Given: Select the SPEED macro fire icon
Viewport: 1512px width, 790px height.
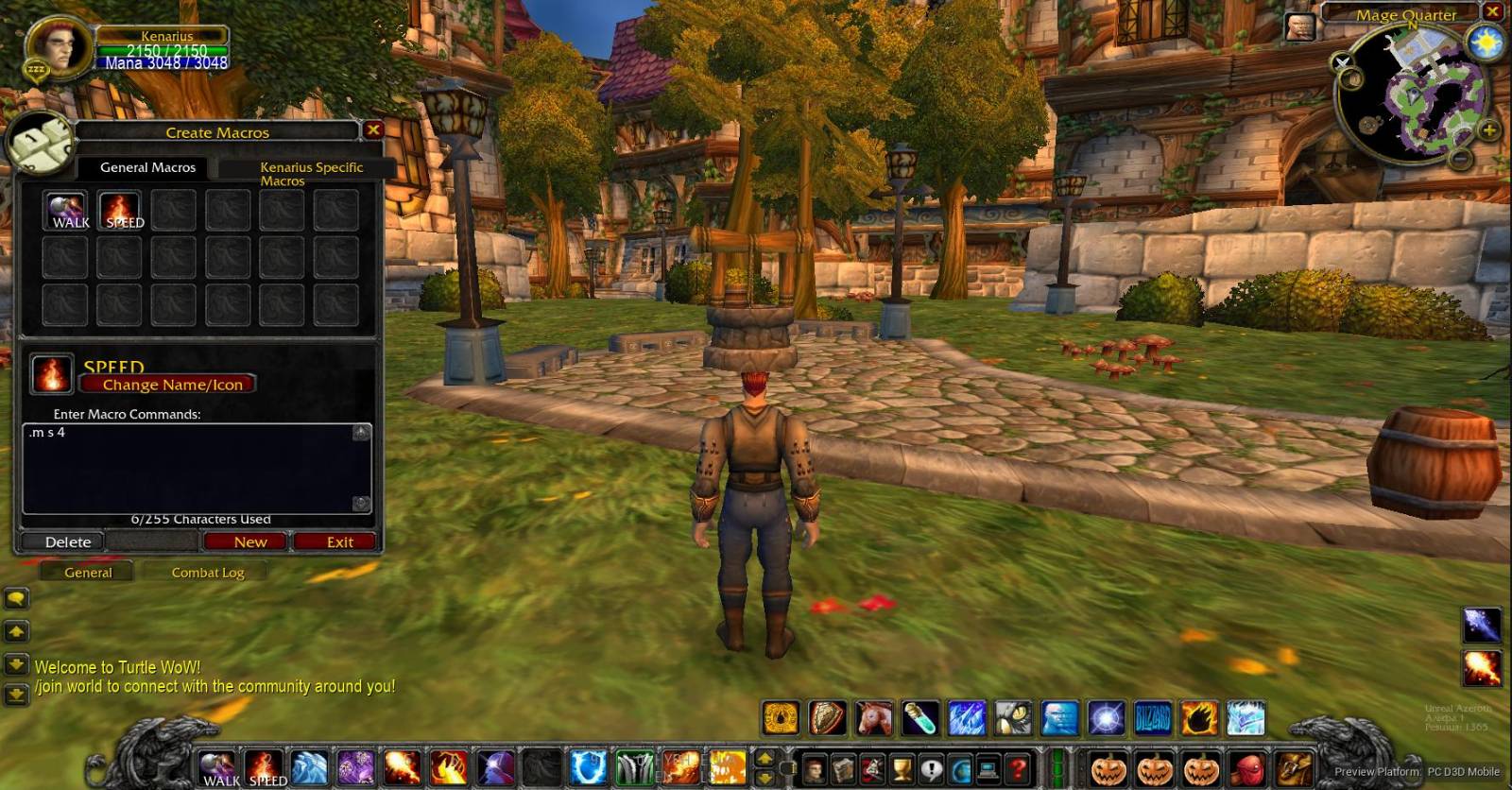Looking at the screenshot, I should coord(121,208).
